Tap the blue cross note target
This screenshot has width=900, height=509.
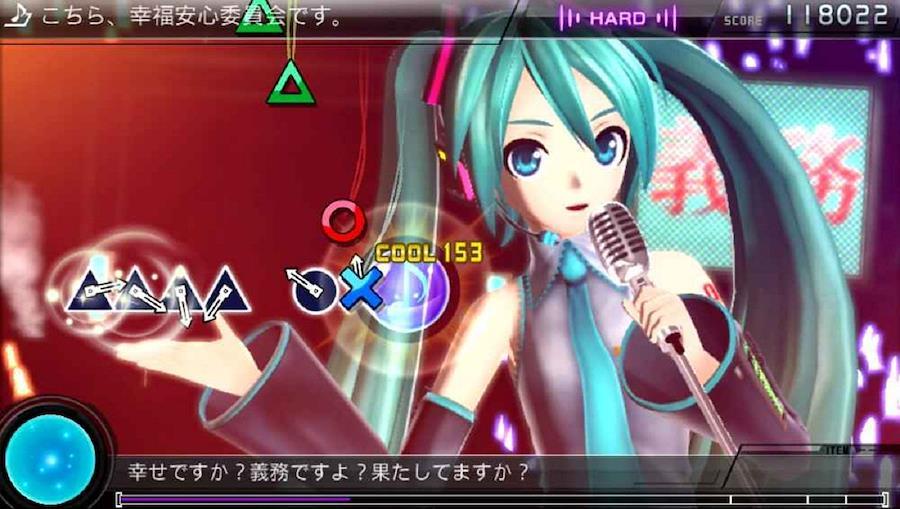click(x=360, y=288)
